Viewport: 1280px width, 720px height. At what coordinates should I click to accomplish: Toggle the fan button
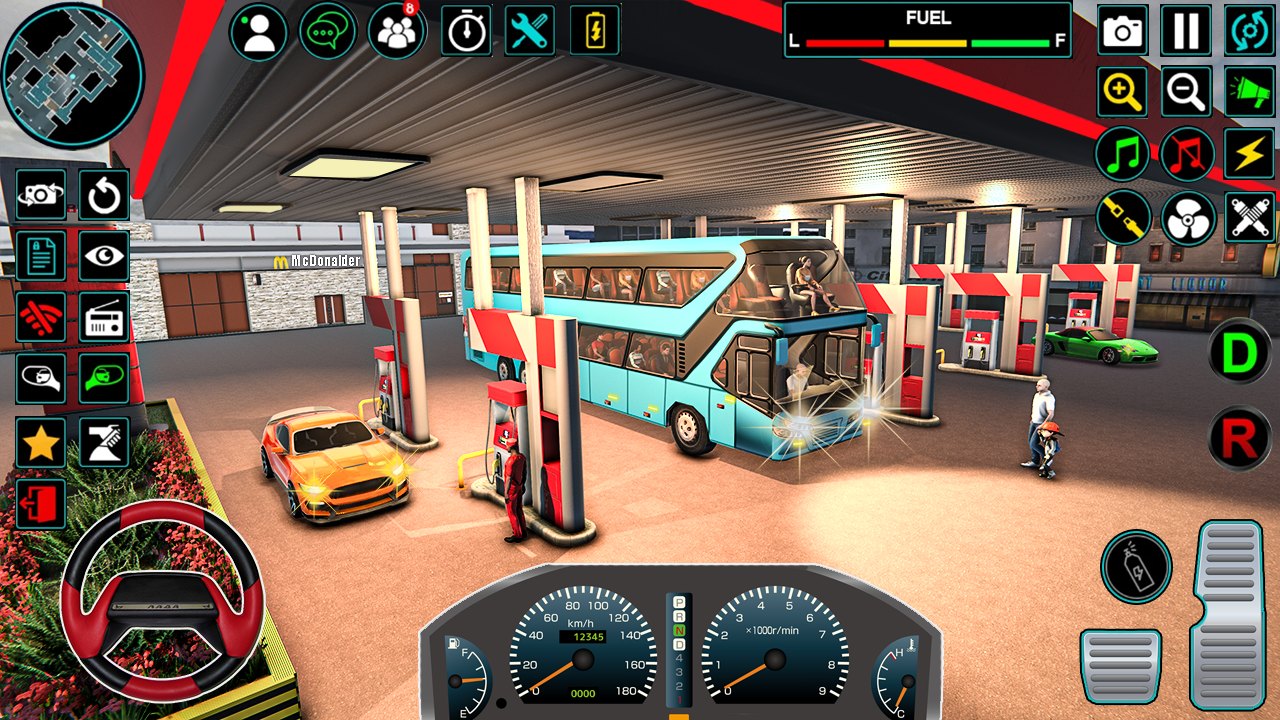pyautogui.click(x=1188, y=218)
